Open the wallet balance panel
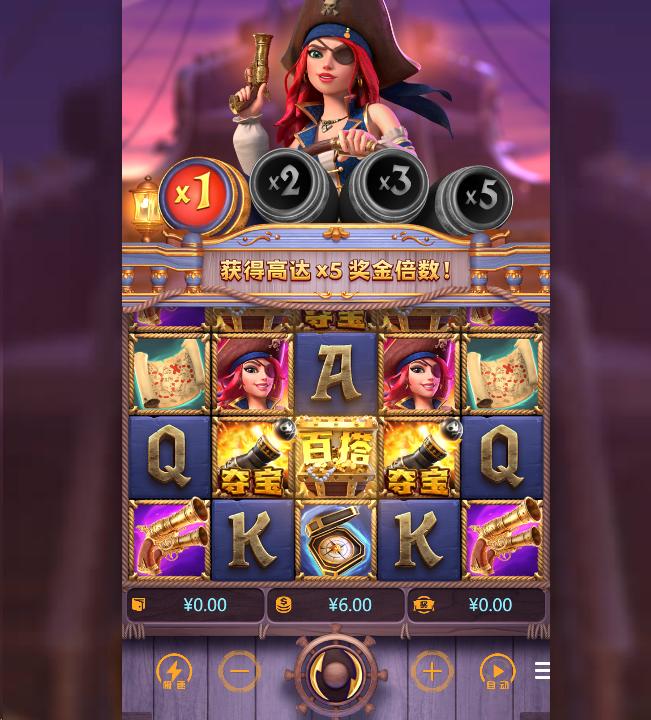The height and width of the screenshot is (720, 651). 195,605
